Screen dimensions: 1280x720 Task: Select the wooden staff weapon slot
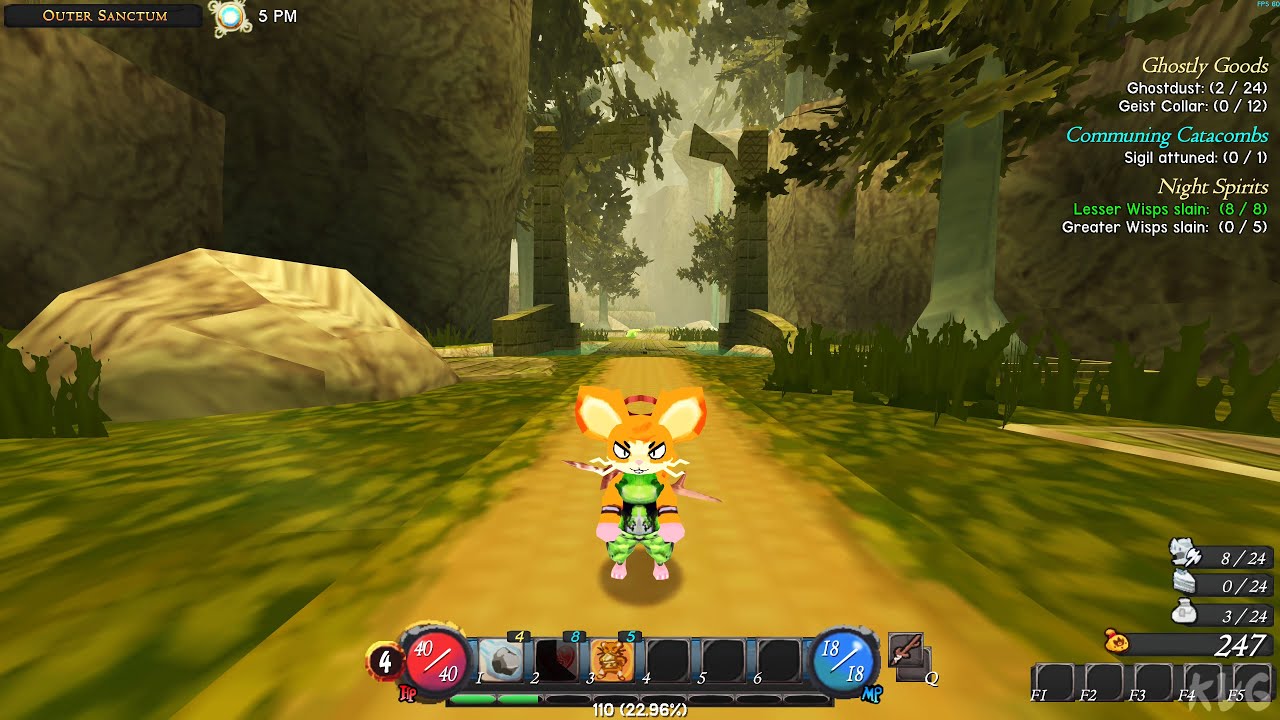pos(904,651)
